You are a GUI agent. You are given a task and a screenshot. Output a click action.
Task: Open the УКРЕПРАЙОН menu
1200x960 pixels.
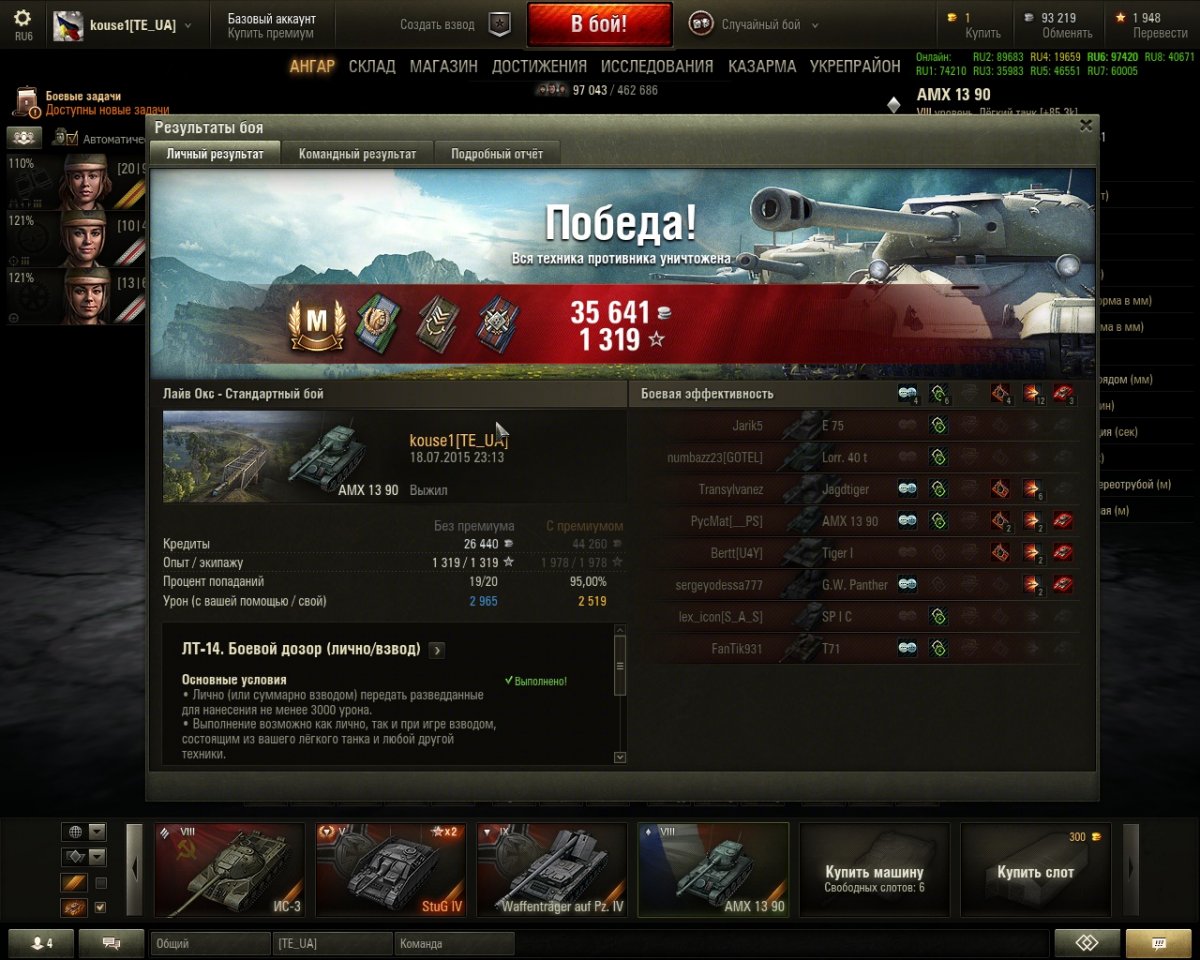point(855,67)
